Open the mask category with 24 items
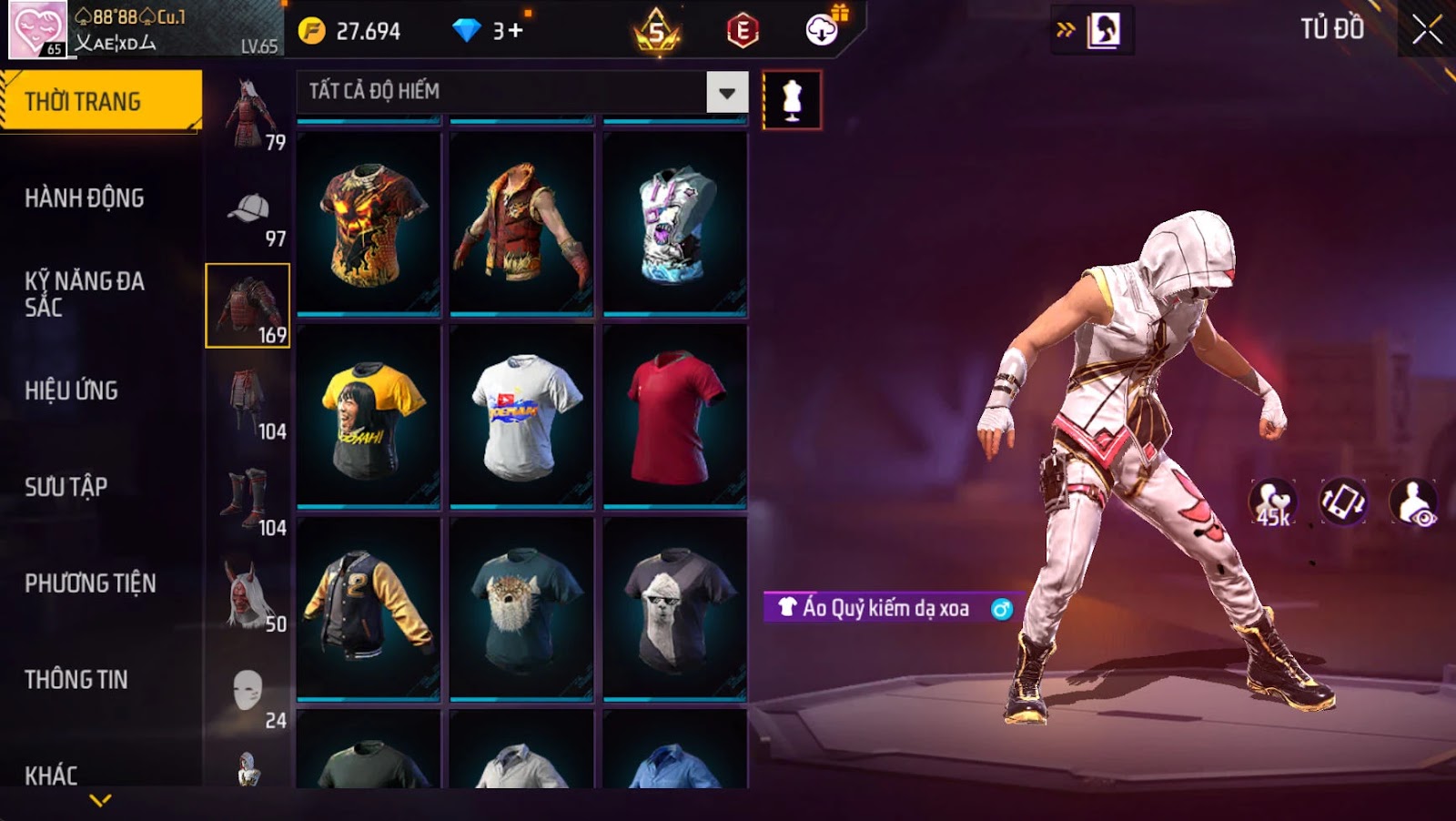 tap(248, 697)
